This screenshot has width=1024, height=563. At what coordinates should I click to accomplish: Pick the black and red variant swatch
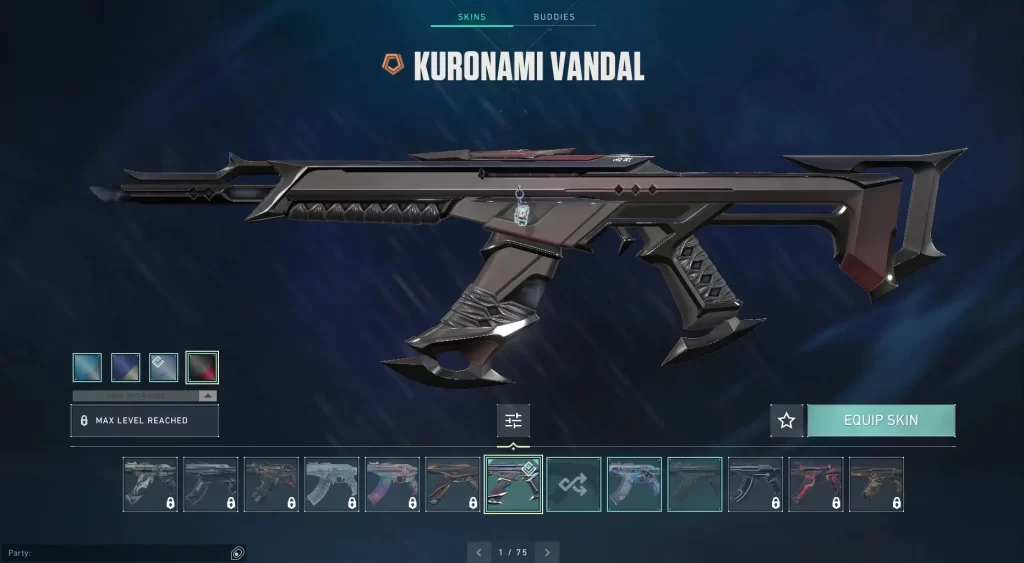(x=202, y=367)
